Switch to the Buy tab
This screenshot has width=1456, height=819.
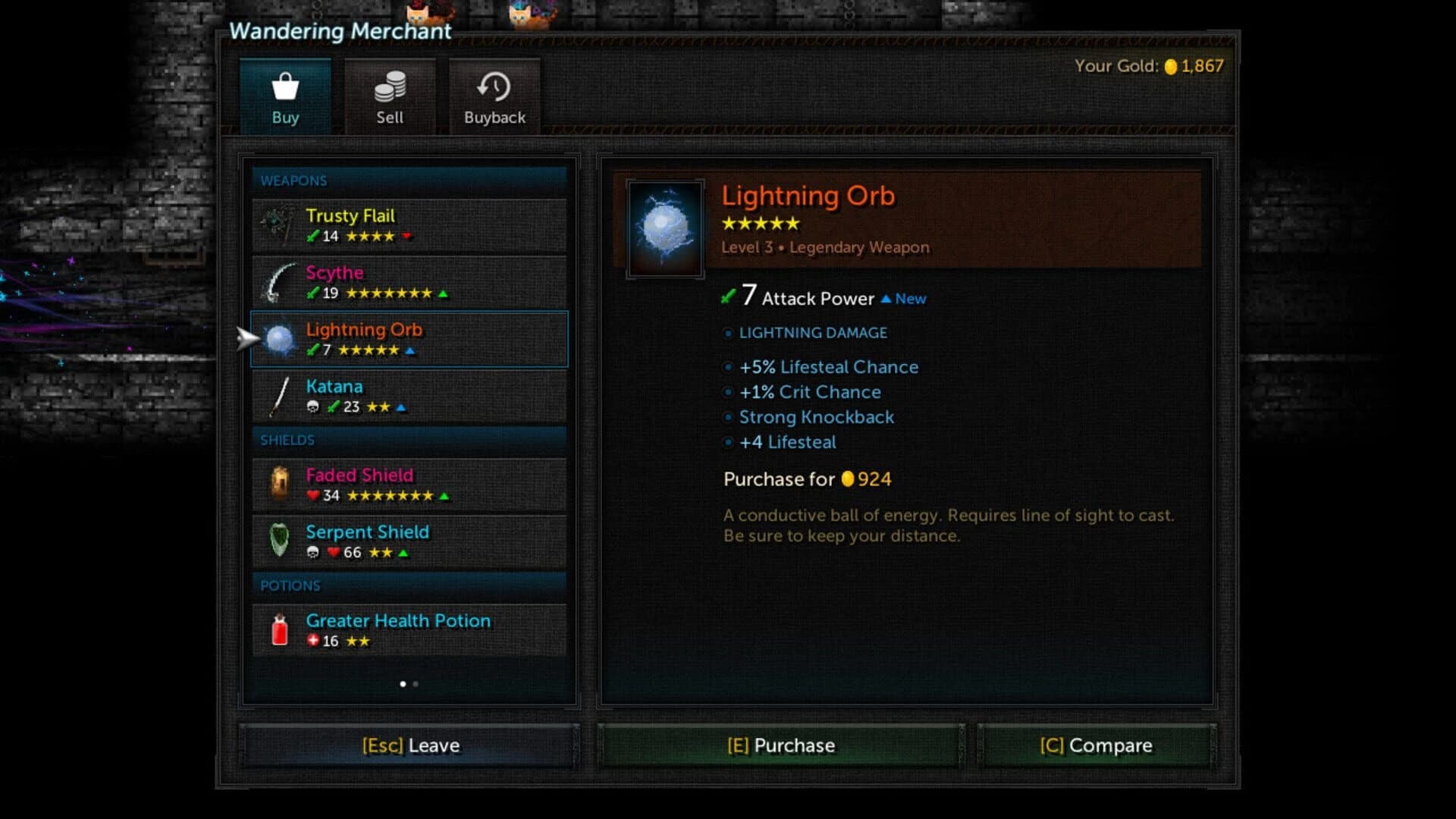[286, 96]
